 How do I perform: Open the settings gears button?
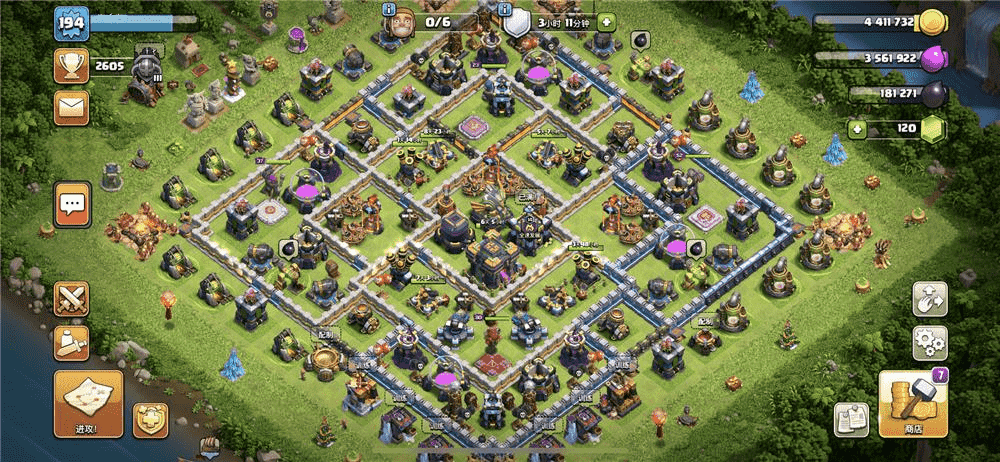pyautogui.click(x=929, y=342)
